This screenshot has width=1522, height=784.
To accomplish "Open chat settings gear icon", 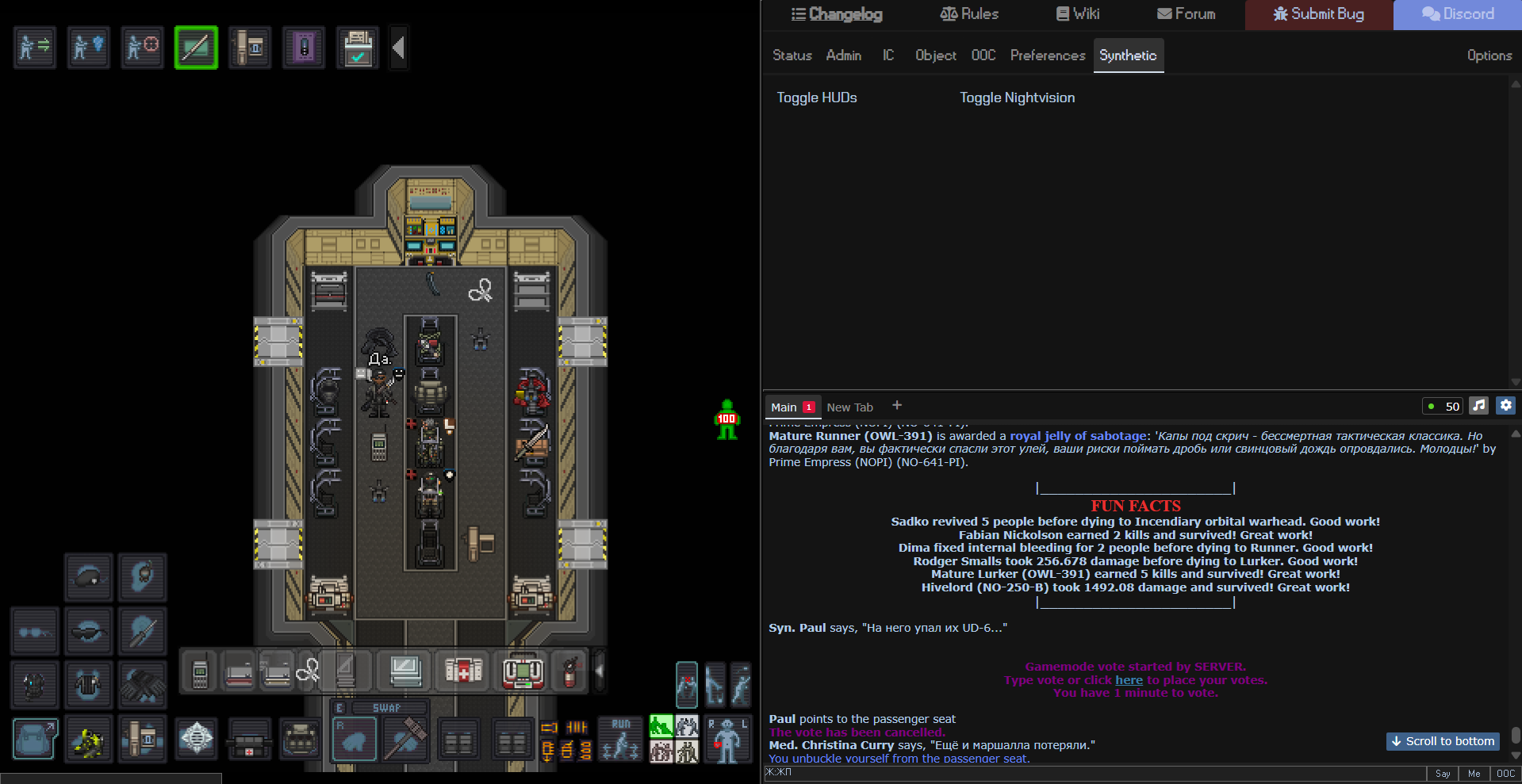I will tap(1505, 406).
